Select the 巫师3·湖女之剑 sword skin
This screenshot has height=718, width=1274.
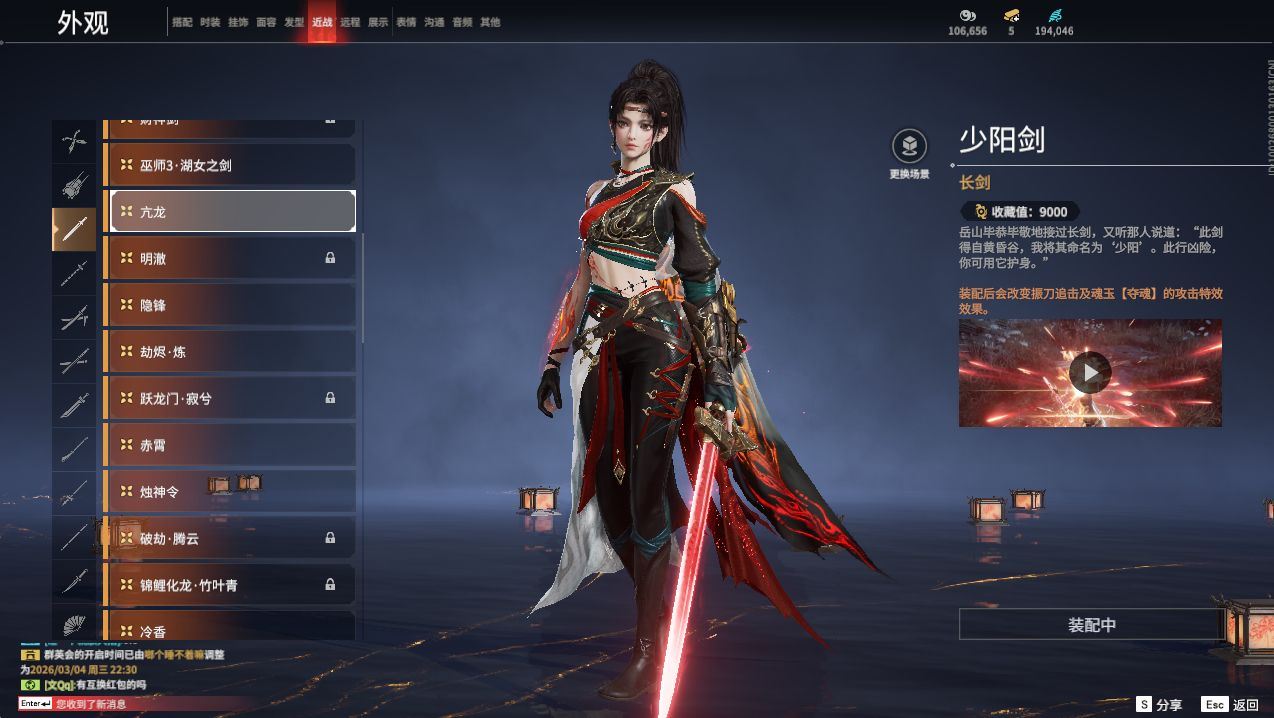[232, 165]
